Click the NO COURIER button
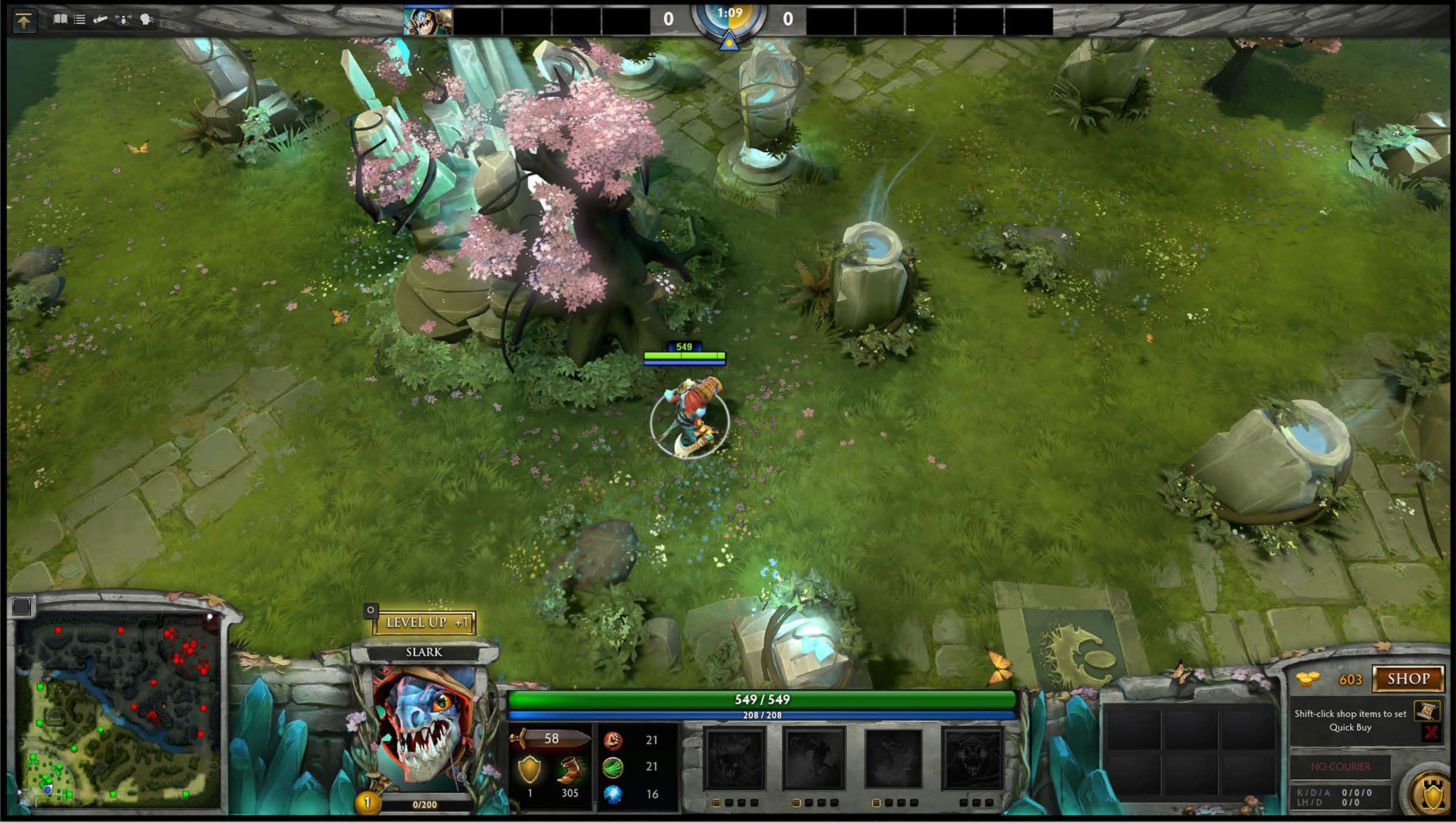 coord(1340,767)
